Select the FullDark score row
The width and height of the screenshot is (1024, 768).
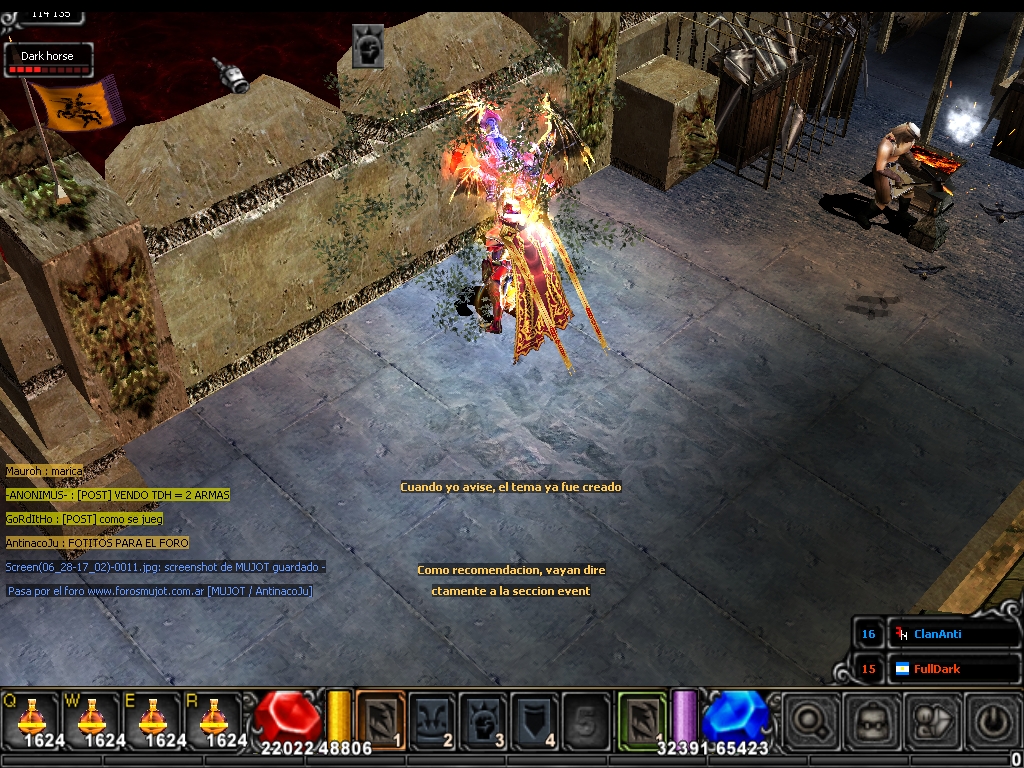pyautogui.click(x=937, y=669)
